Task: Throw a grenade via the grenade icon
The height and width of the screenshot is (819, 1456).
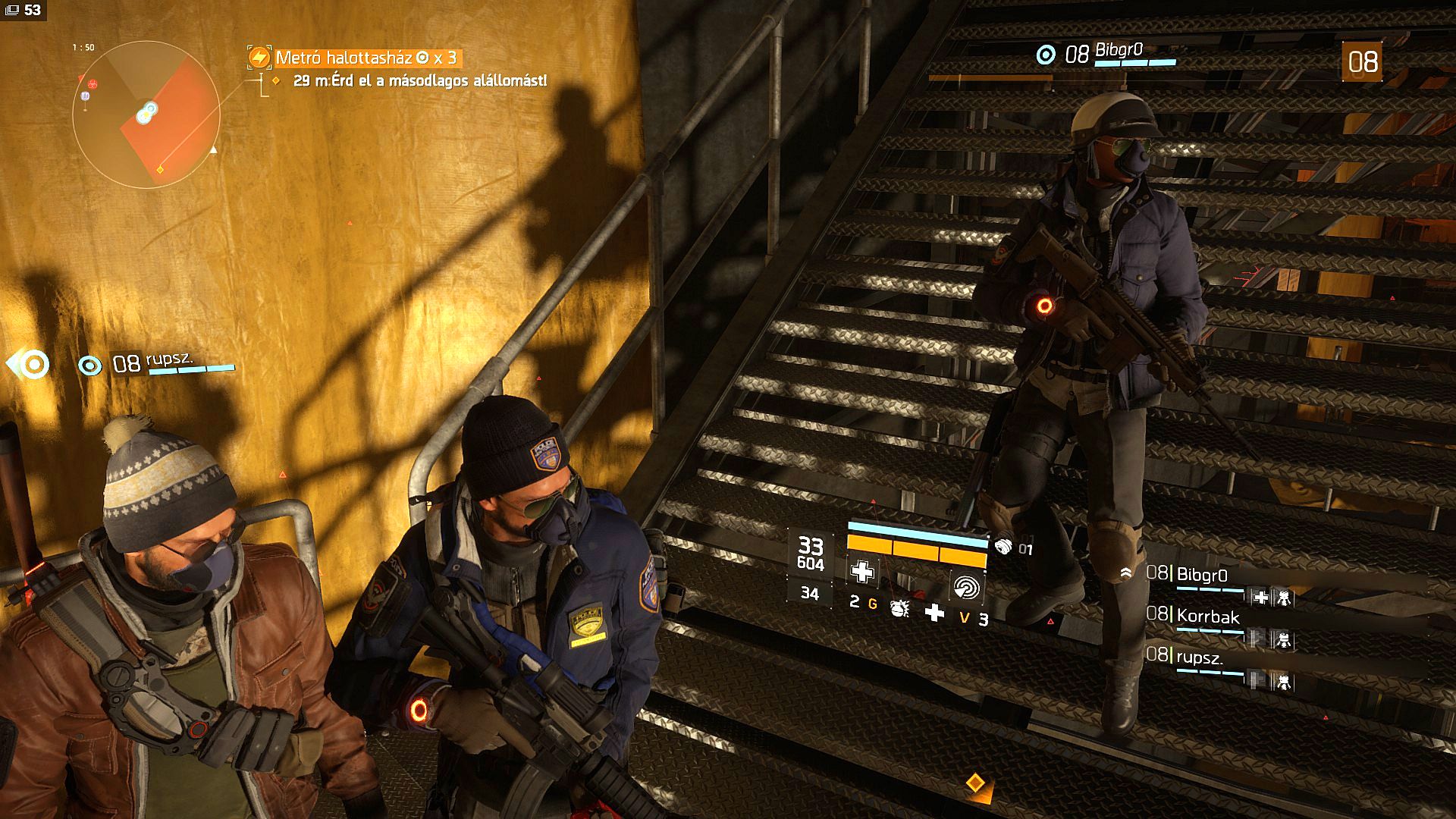Action: coord(900,609)
